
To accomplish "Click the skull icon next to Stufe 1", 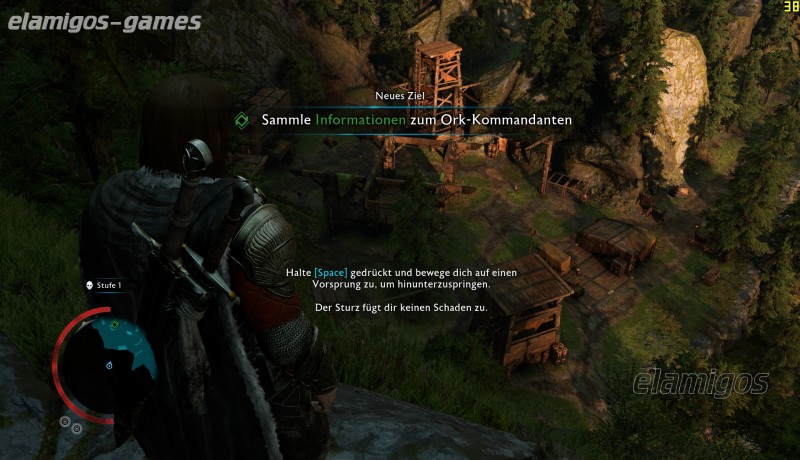I will coord(89,285).
